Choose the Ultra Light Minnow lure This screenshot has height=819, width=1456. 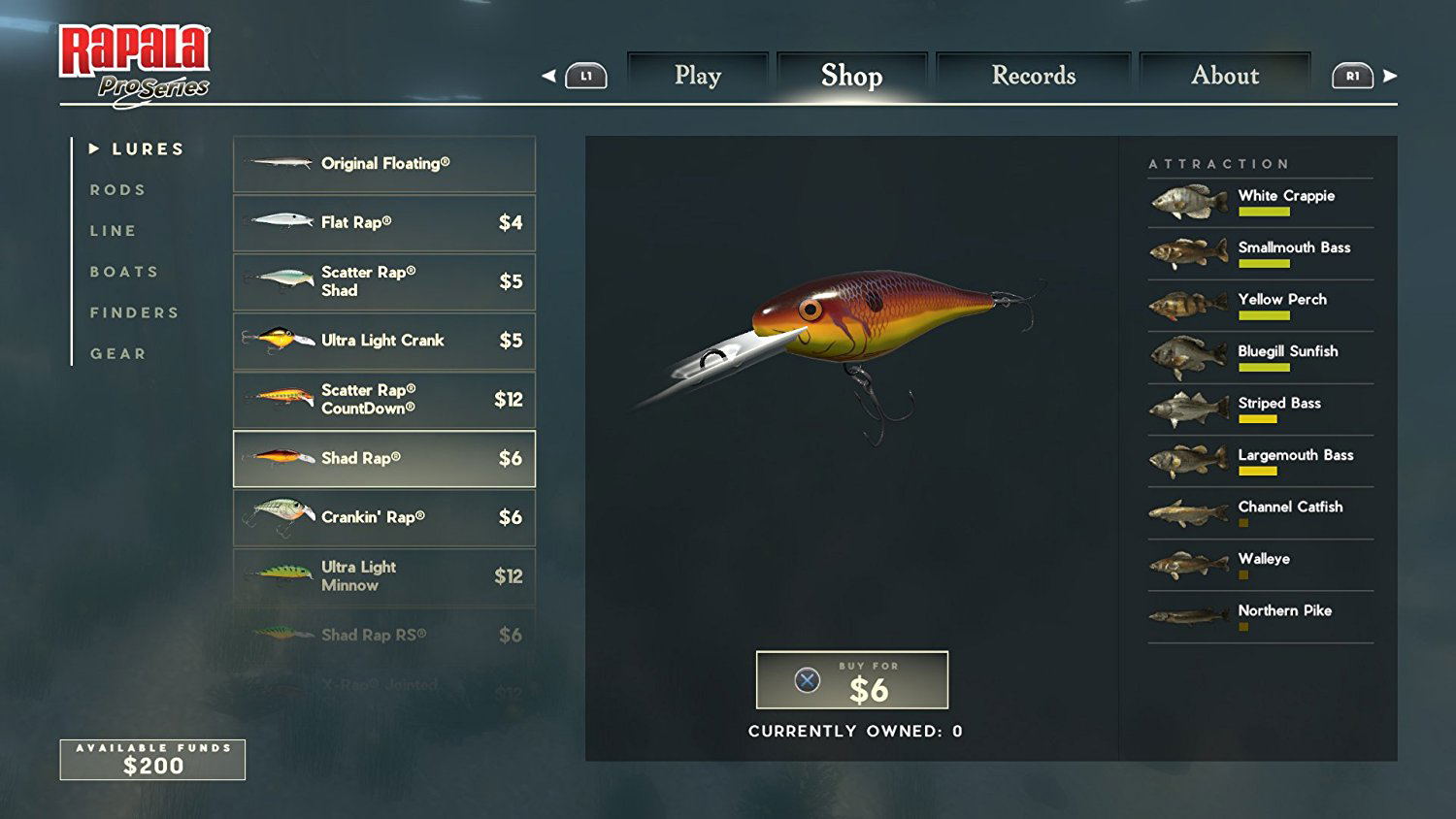[x=384, y=576]
